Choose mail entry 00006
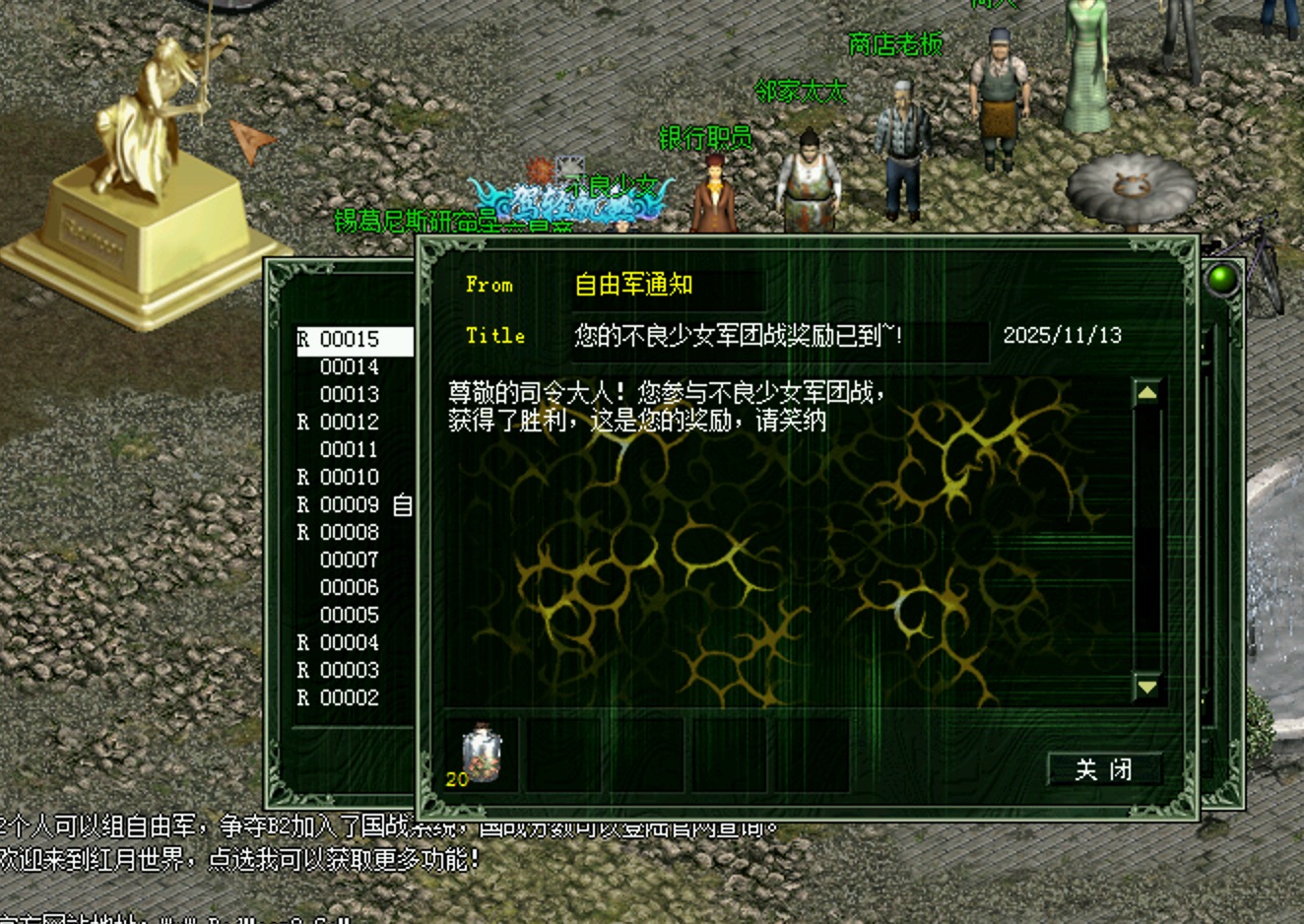 click(x=350, y=588)
